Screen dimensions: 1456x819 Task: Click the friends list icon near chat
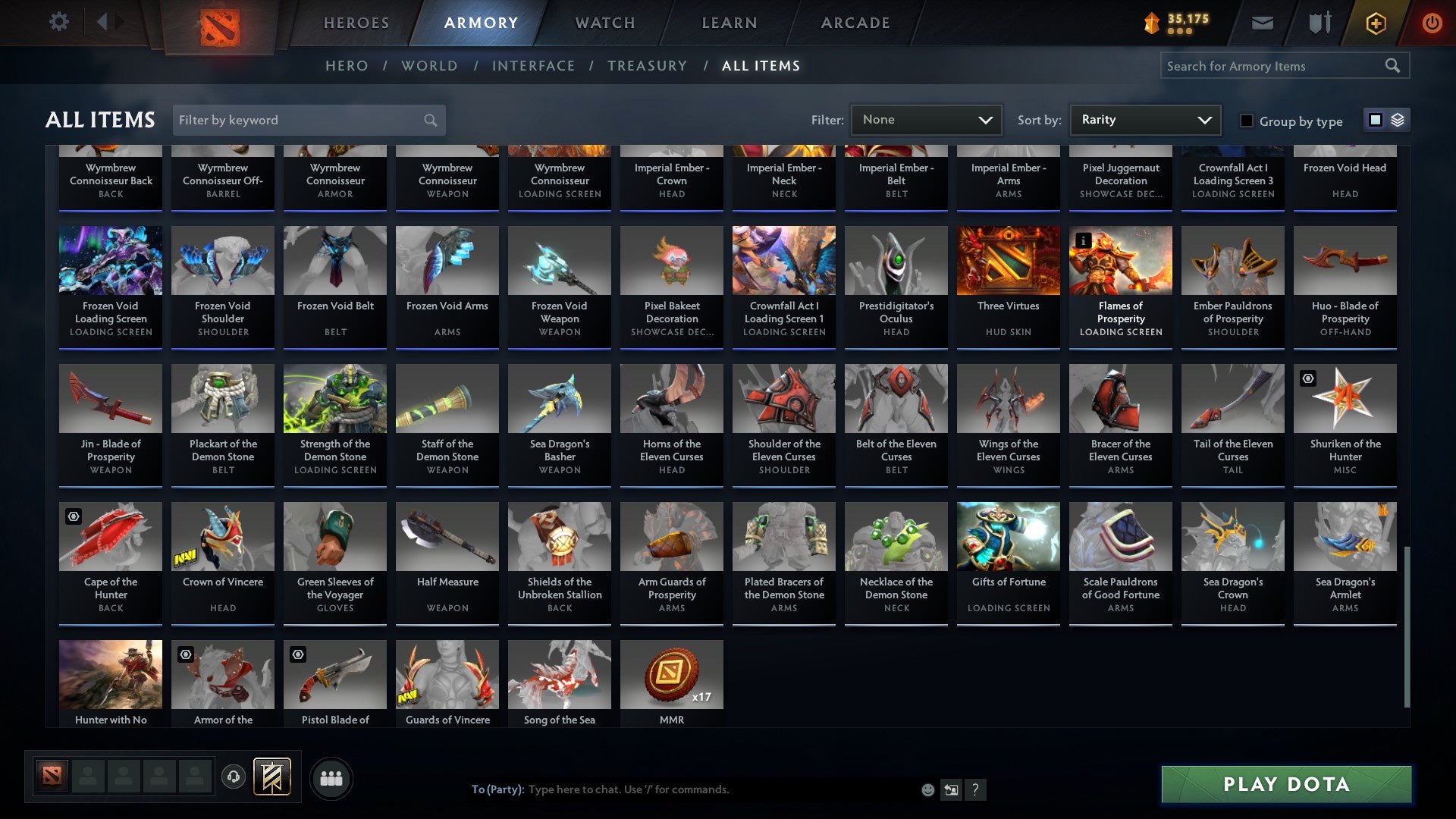click(x=331, y=777)
